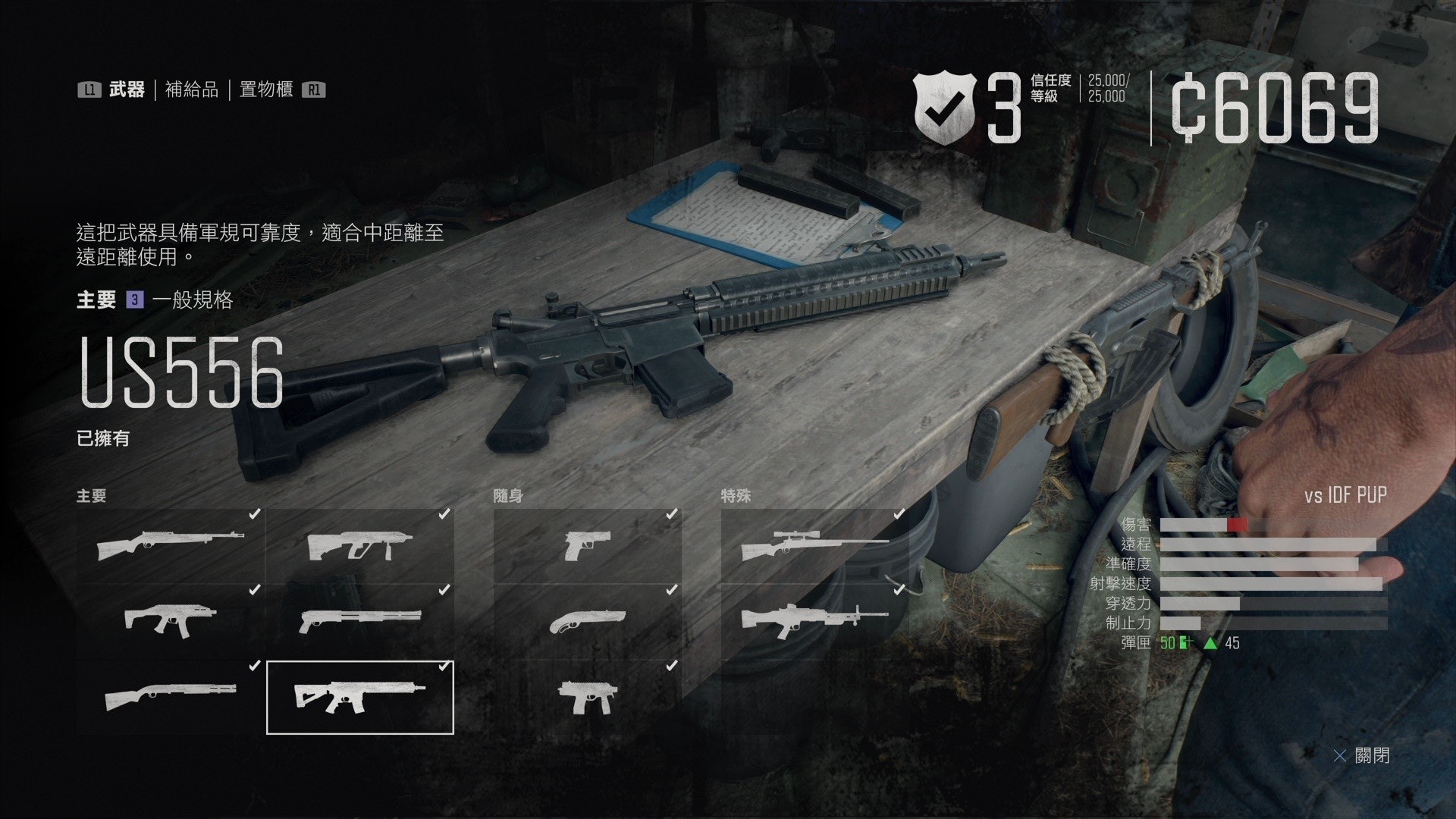Open the 補給品 supplies tab
The image size is (1456, 819).
191,90
